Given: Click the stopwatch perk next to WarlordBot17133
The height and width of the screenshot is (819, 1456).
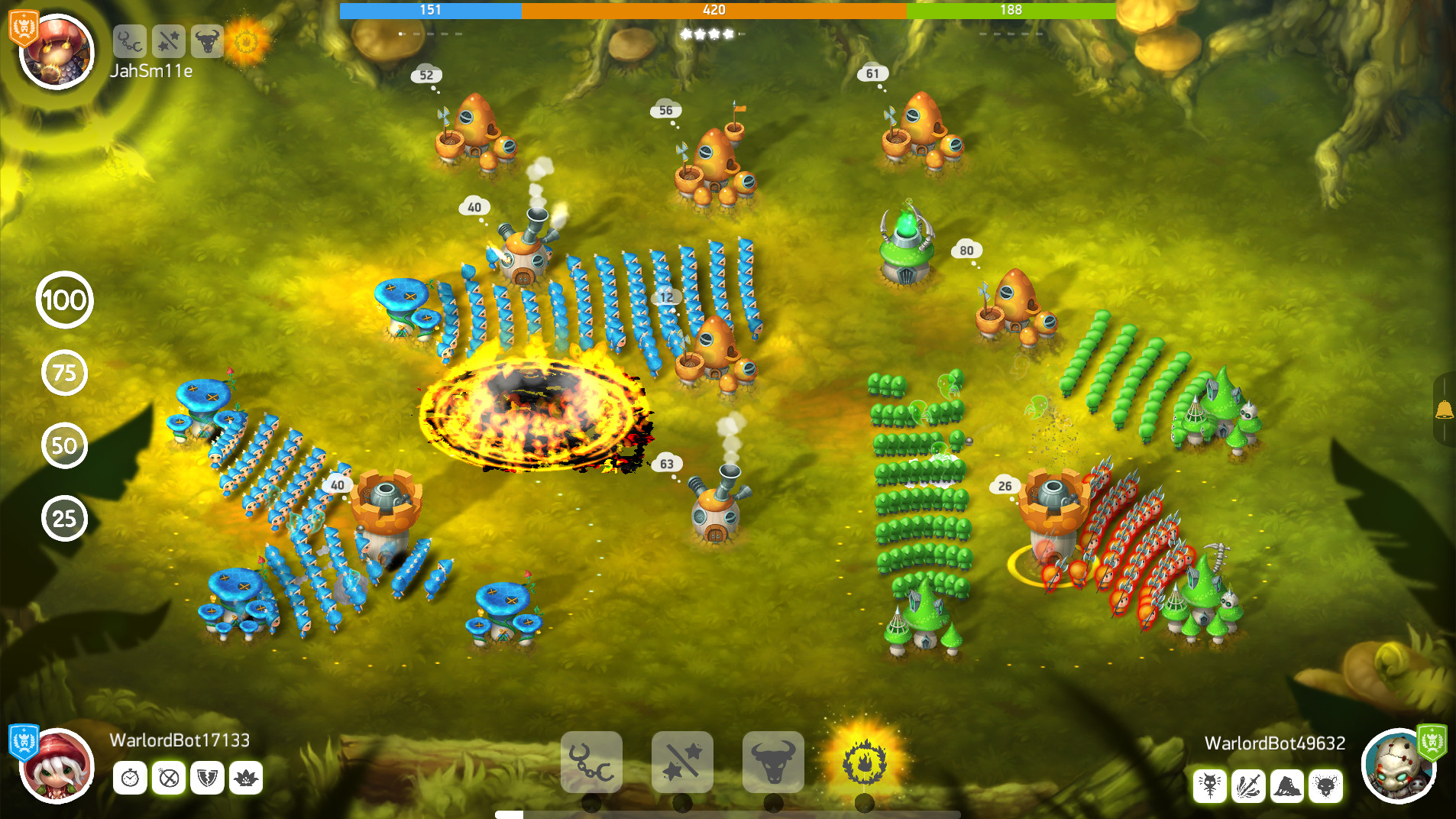Looking at the screenshot, I should pos(130,779).
